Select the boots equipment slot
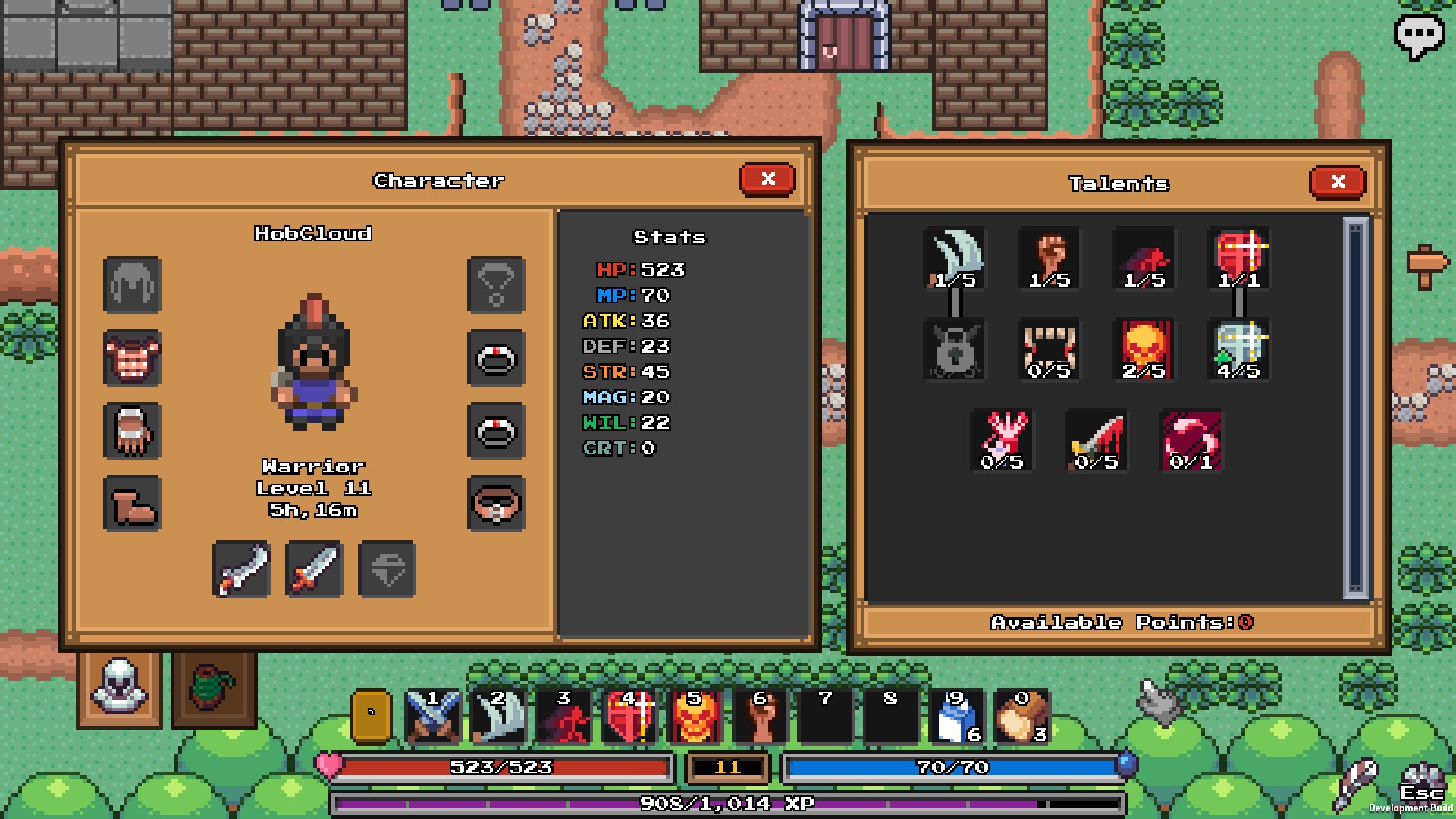The image size is (1456, 819). coord(132,505)
